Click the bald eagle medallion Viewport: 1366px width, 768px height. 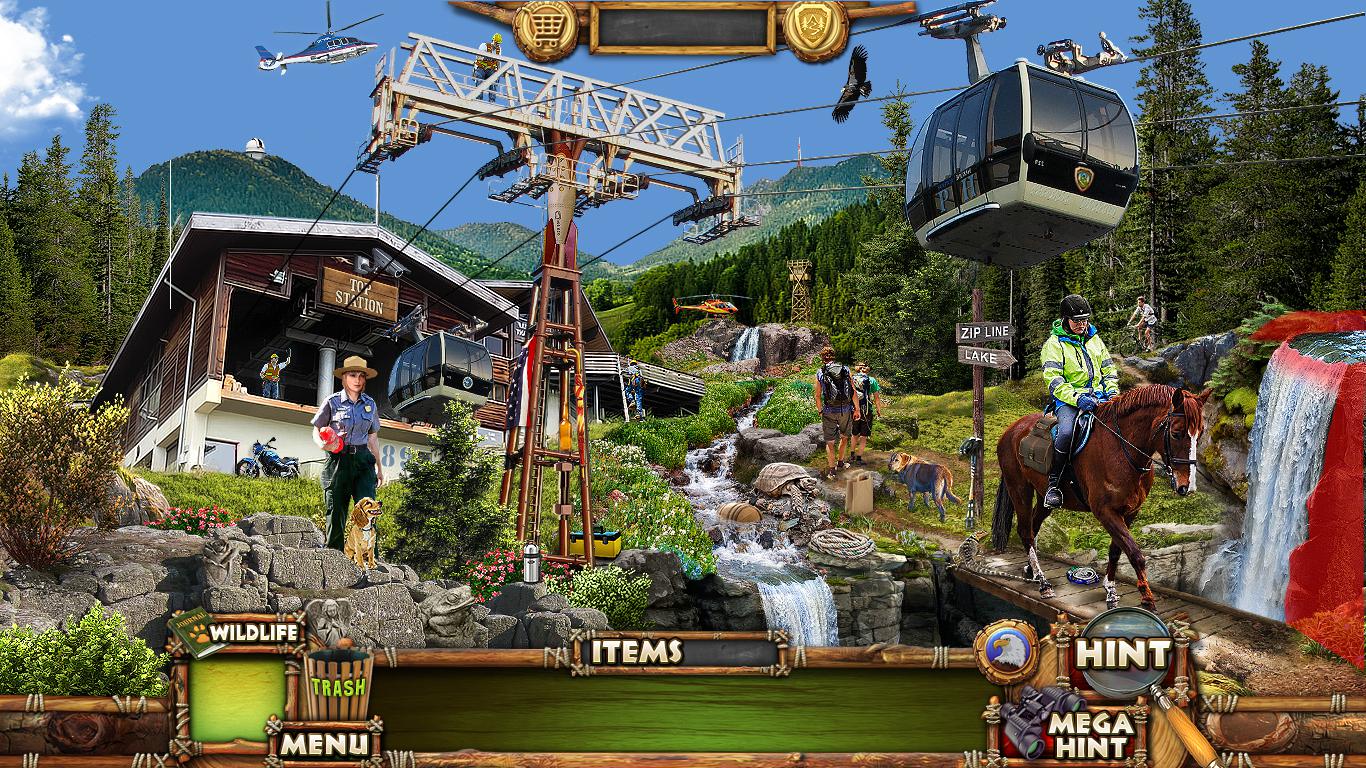point(1006,652)
